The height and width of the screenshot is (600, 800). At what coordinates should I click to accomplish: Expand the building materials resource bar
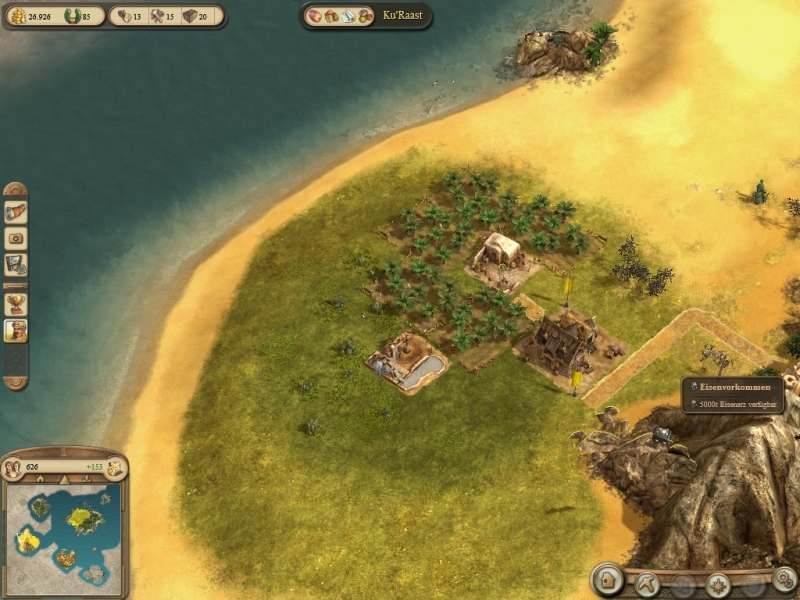click(x=164, y=16)
